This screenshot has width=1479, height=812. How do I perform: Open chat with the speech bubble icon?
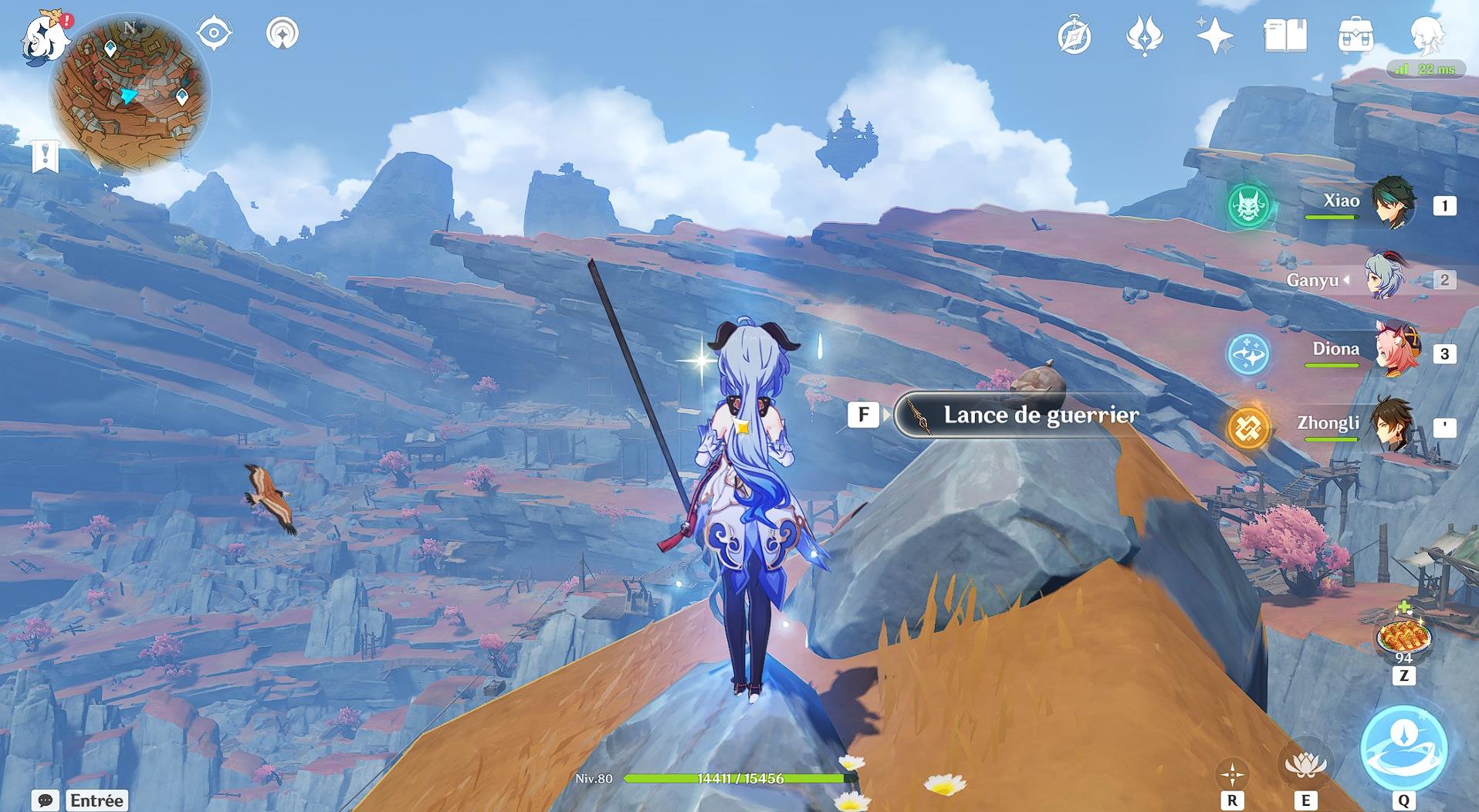[44, 800]
